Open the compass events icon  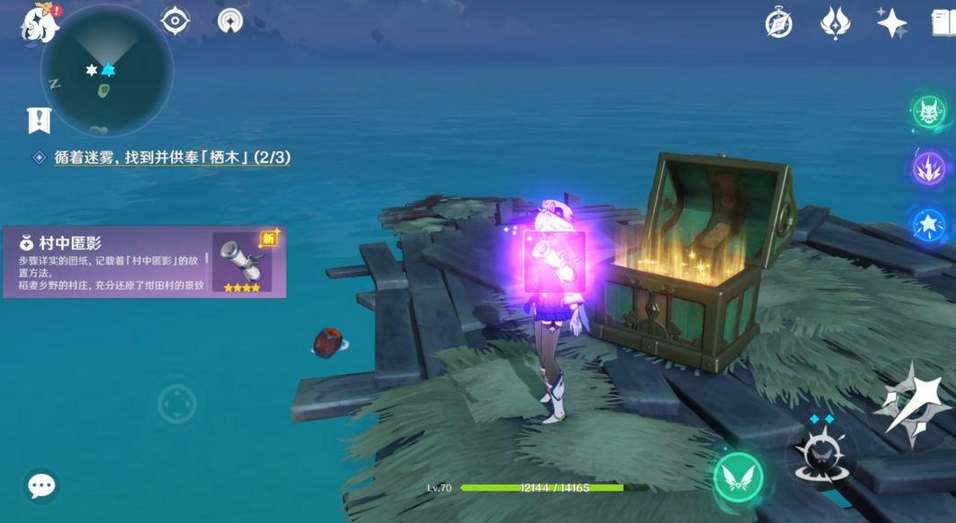click(779, 22)
